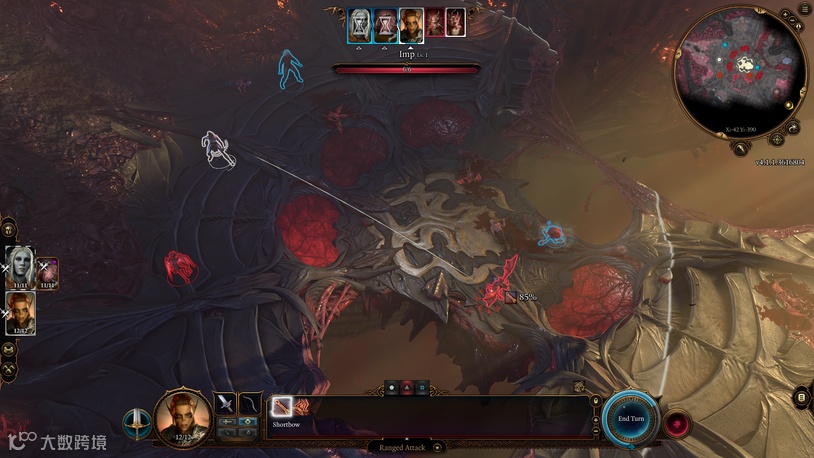Screen dimensions: 814x458
Task: Open the game menu above the minimap
Action: 804,9
